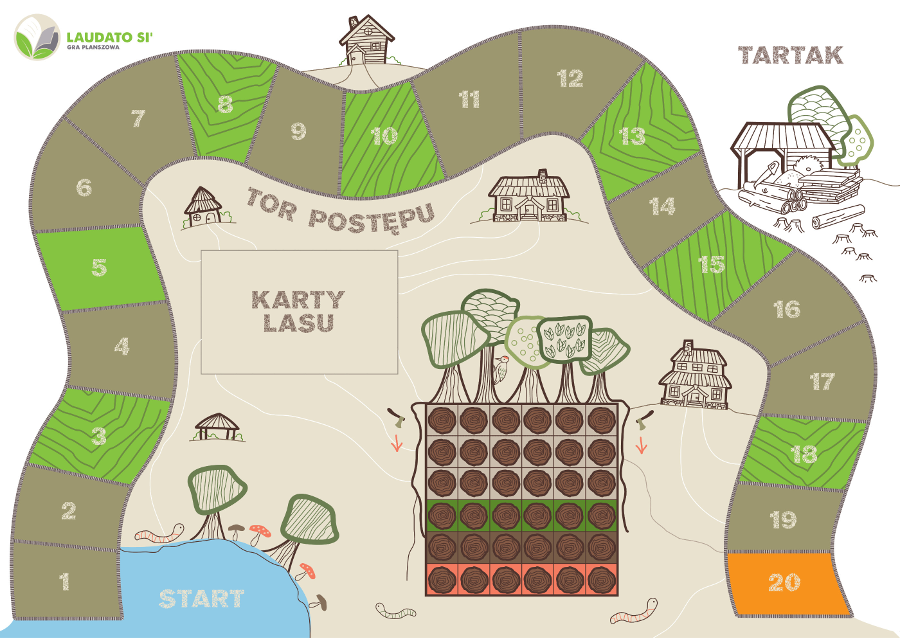Image resolution: width=900 pixels, height=638 pixels.
Task: Select track space 4
Action: pos(121,347)
